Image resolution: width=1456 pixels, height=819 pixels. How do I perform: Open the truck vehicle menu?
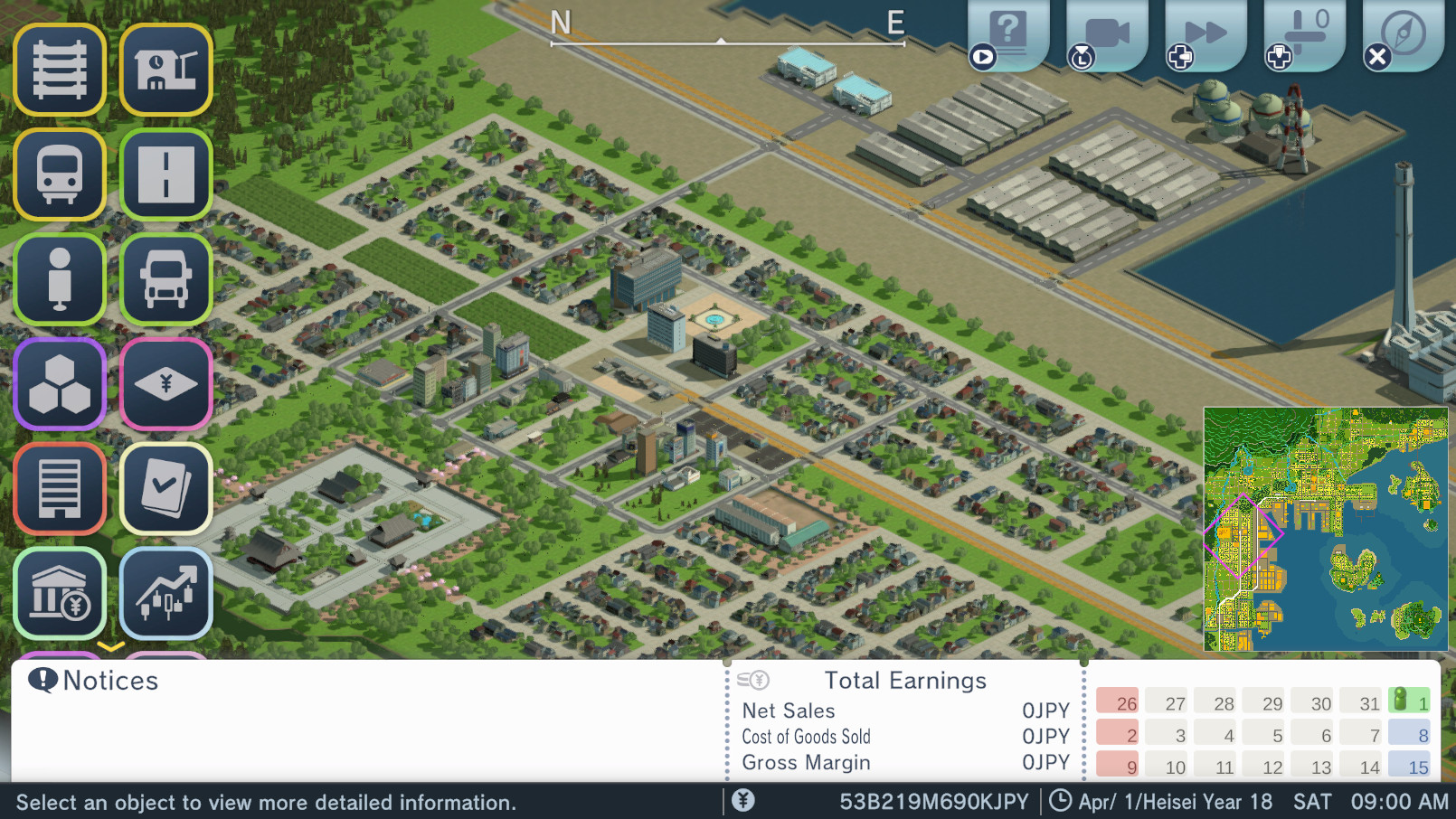pos(166,279)
